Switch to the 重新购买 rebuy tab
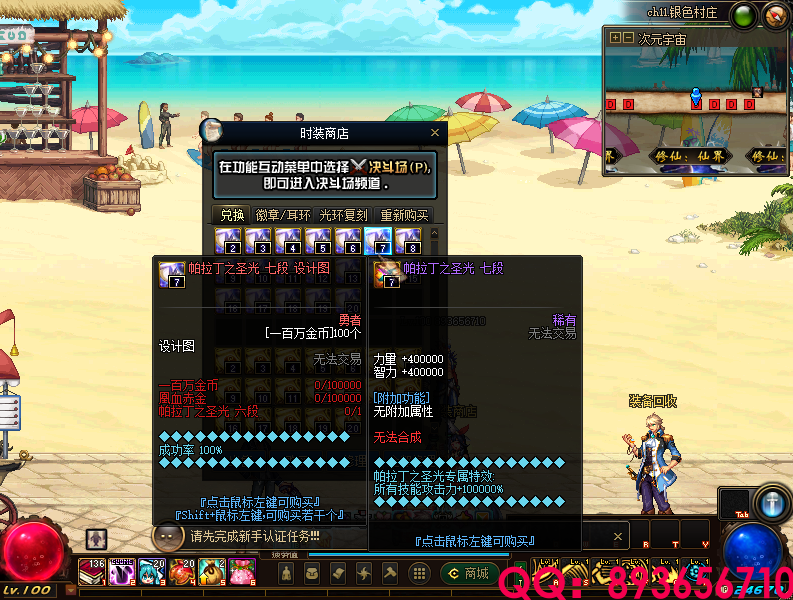This screenshot has width=793, height=600. tap(404, 215)
